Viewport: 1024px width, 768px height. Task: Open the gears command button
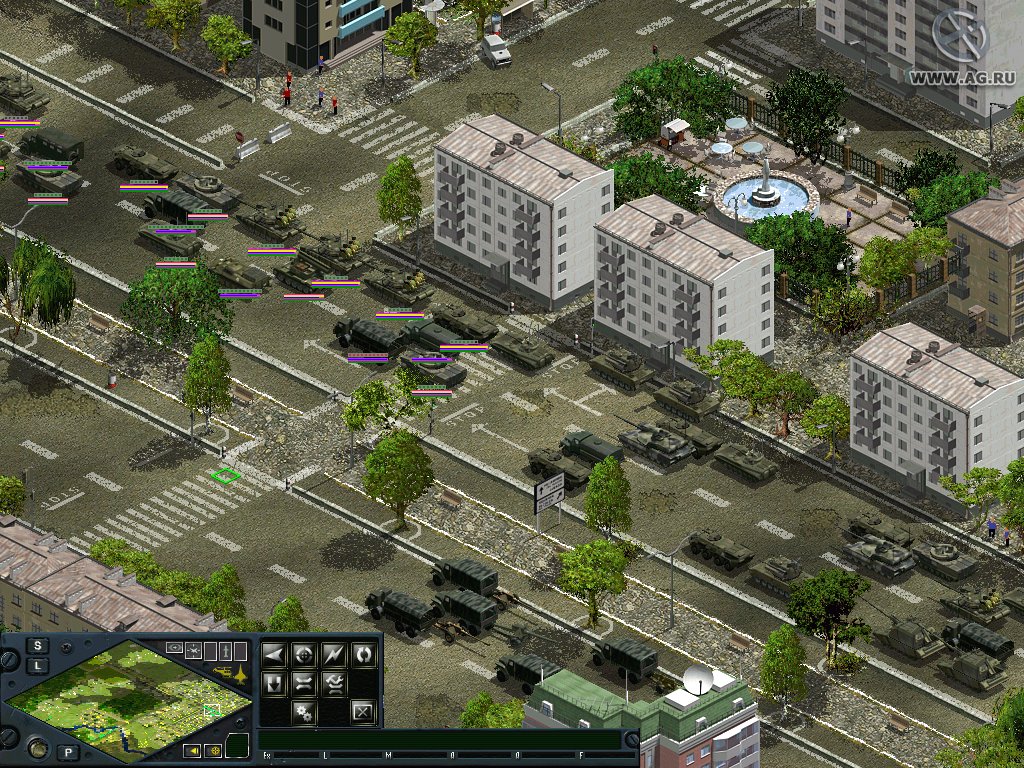point(303,713)
